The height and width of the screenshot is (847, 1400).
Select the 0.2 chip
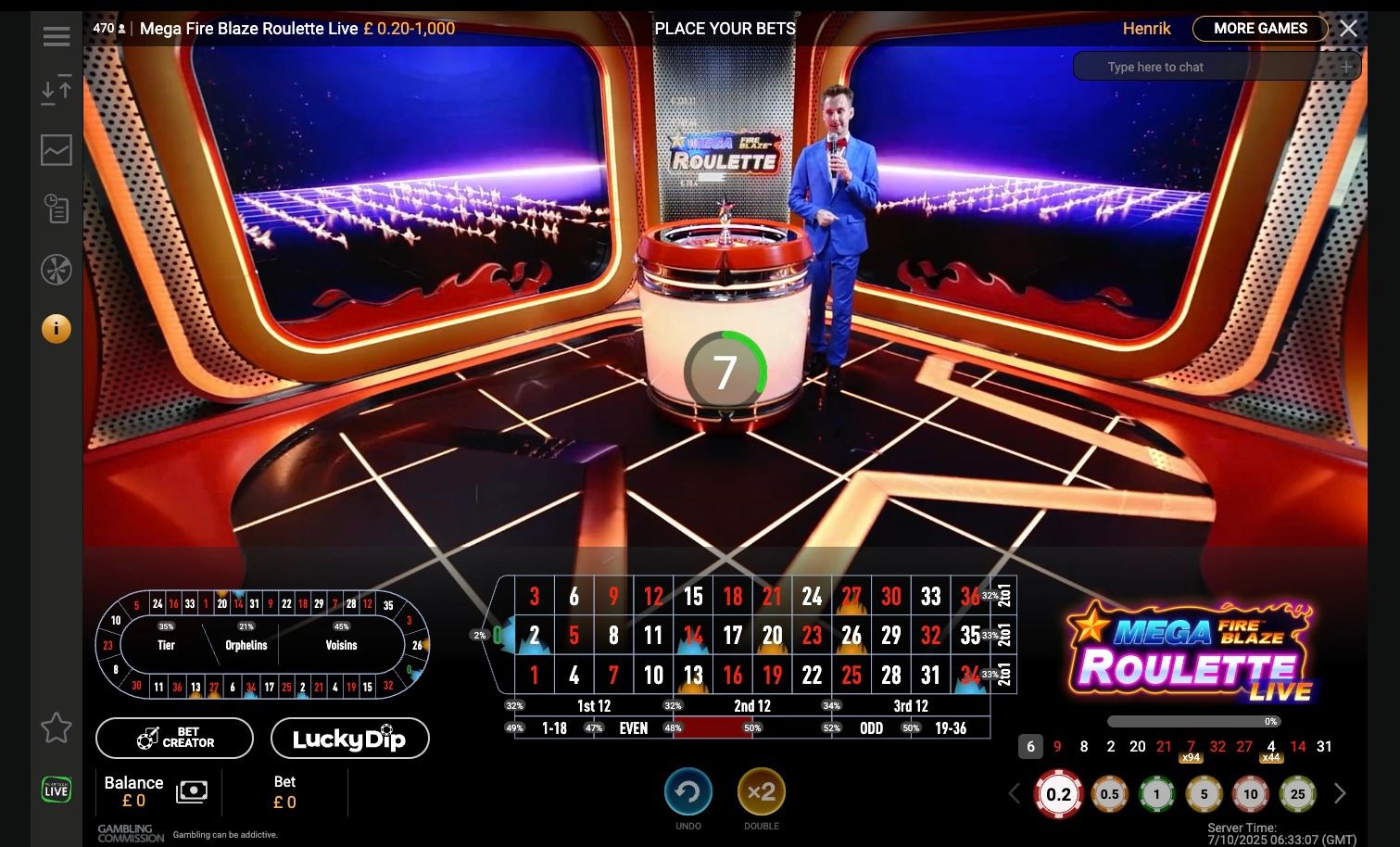click(1058, 794)
